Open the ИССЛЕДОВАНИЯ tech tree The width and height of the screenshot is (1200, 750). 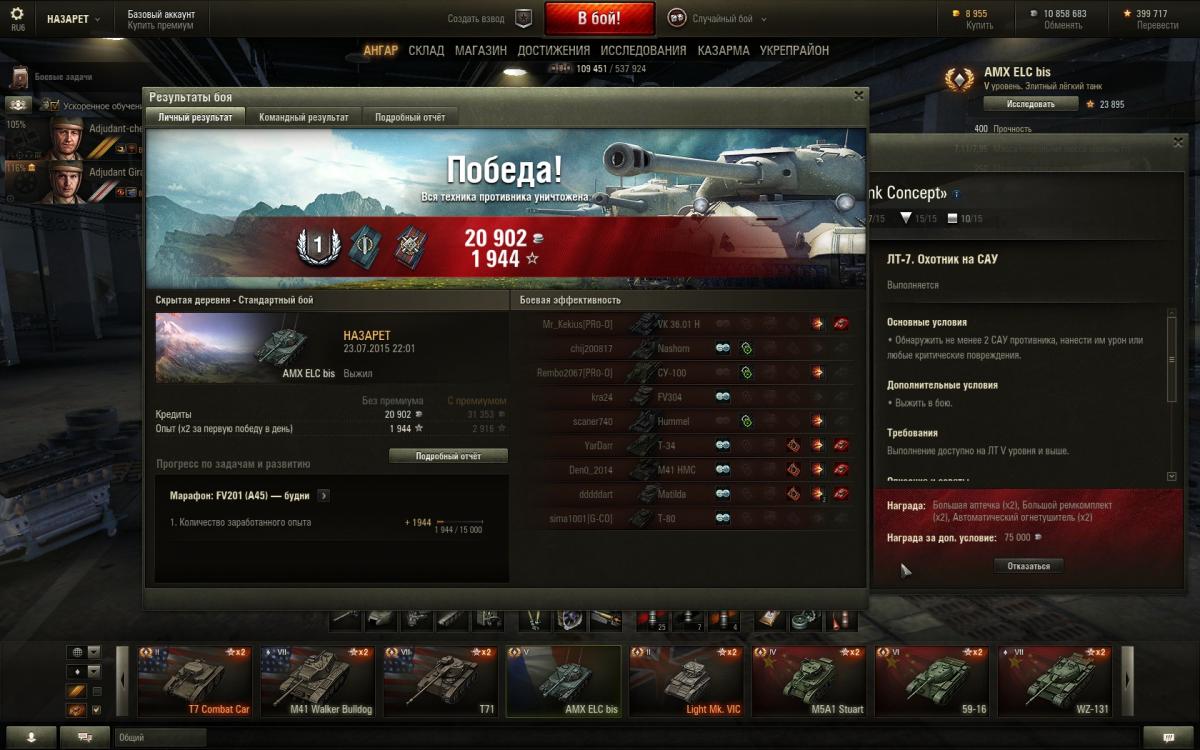pos(643,50)
